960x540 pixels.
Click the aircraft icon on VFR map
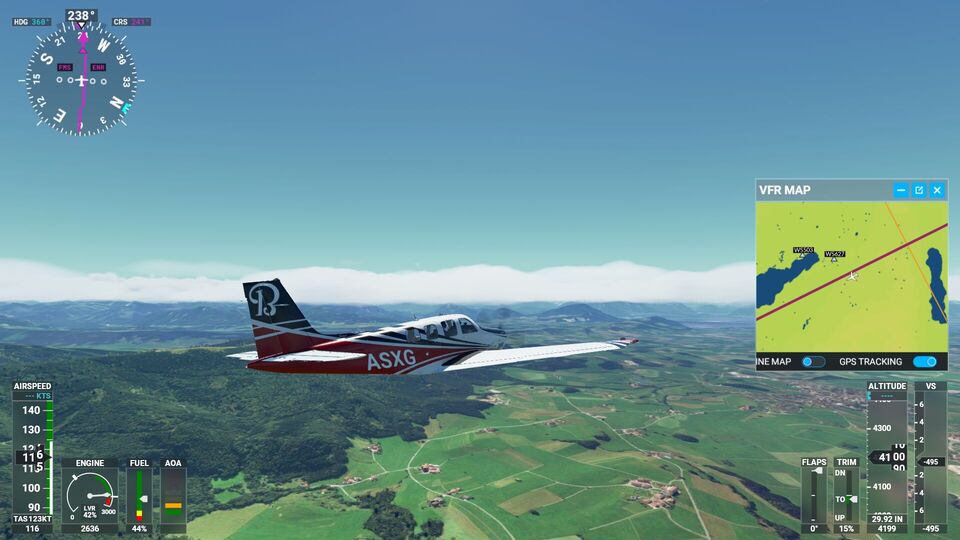pos(853,275)
